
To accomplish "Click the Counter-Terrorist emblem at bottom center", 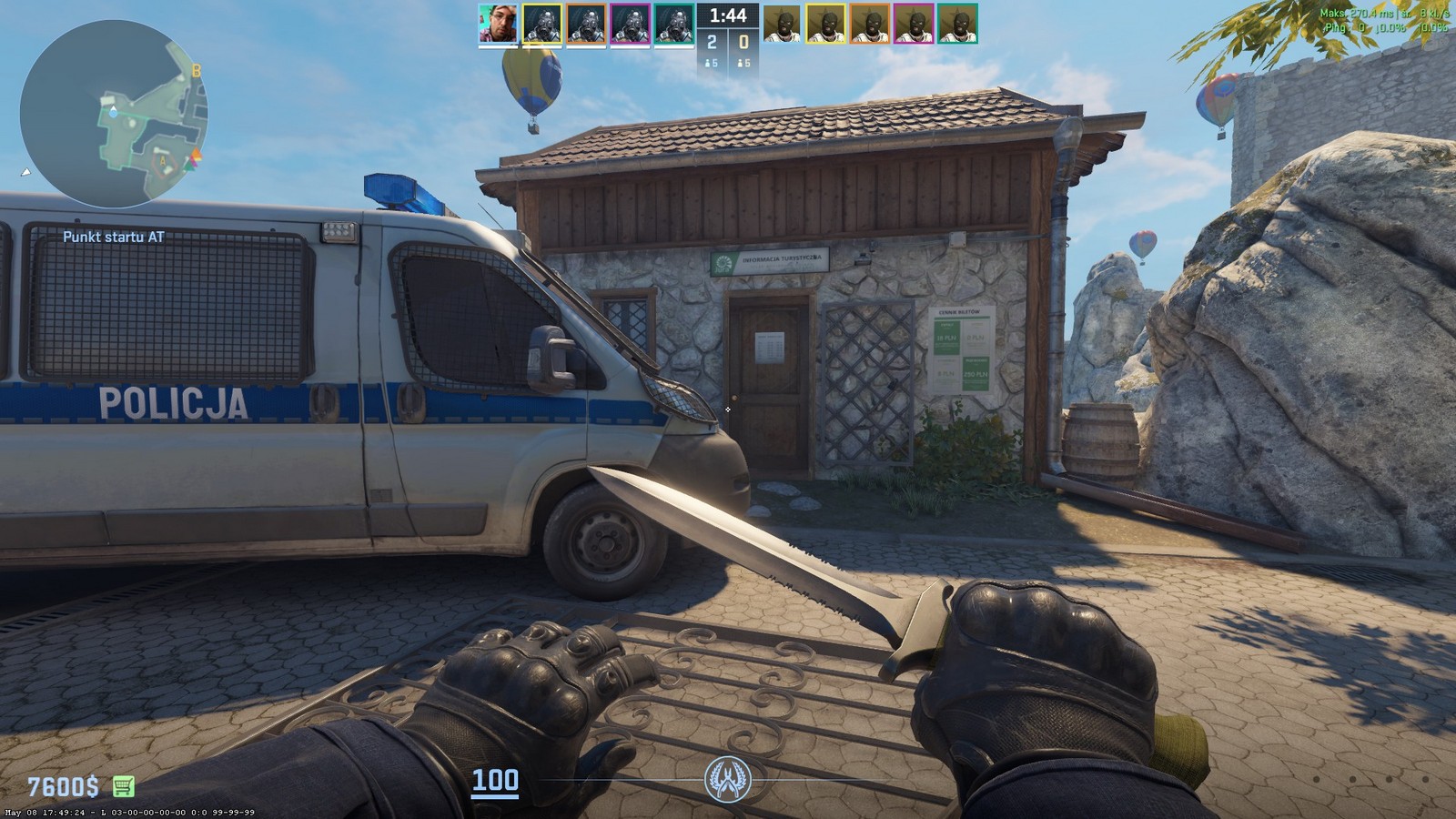I will click(x=727, y=780).
